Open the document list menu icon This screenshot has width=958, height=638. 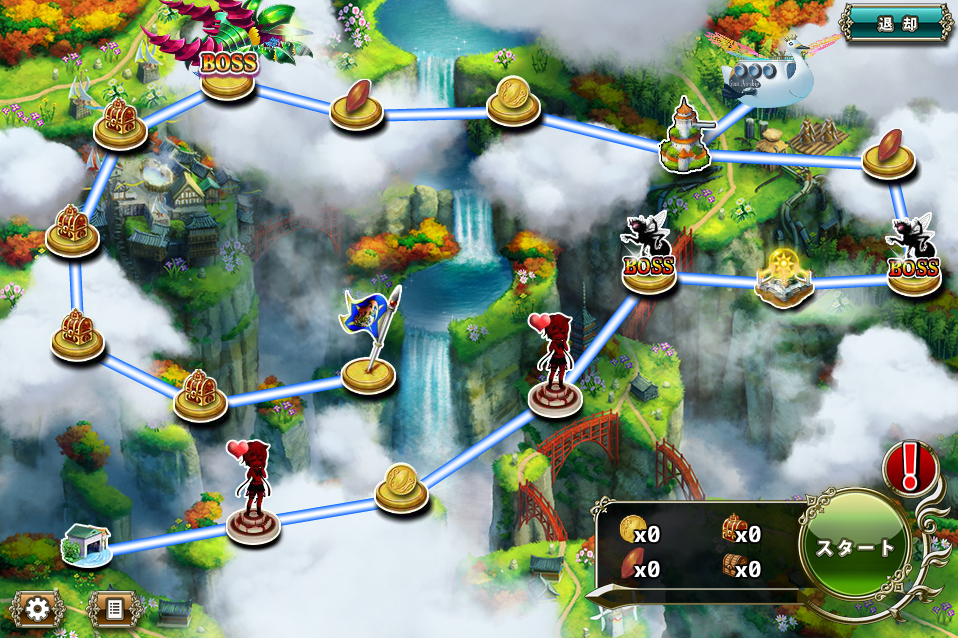113,607
